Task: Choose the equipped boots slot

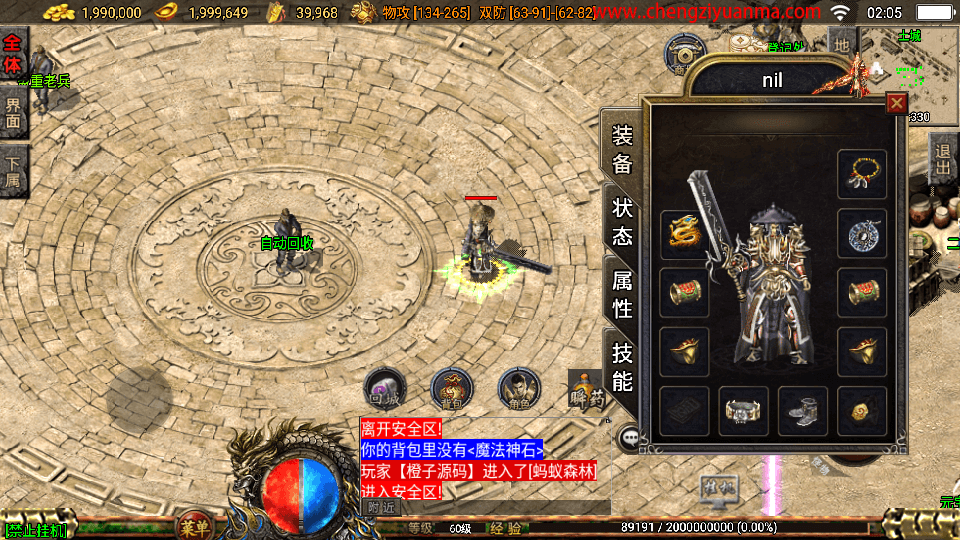Action: pos(803,411)
